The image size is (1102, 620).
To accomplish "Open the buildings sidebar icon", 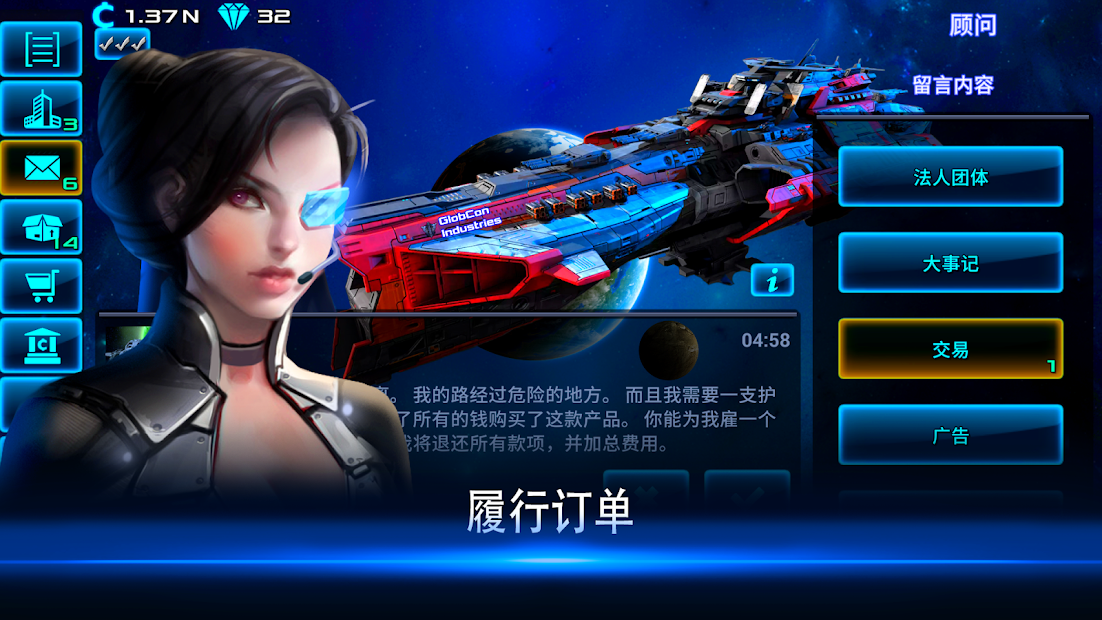I will click(42, 108).
